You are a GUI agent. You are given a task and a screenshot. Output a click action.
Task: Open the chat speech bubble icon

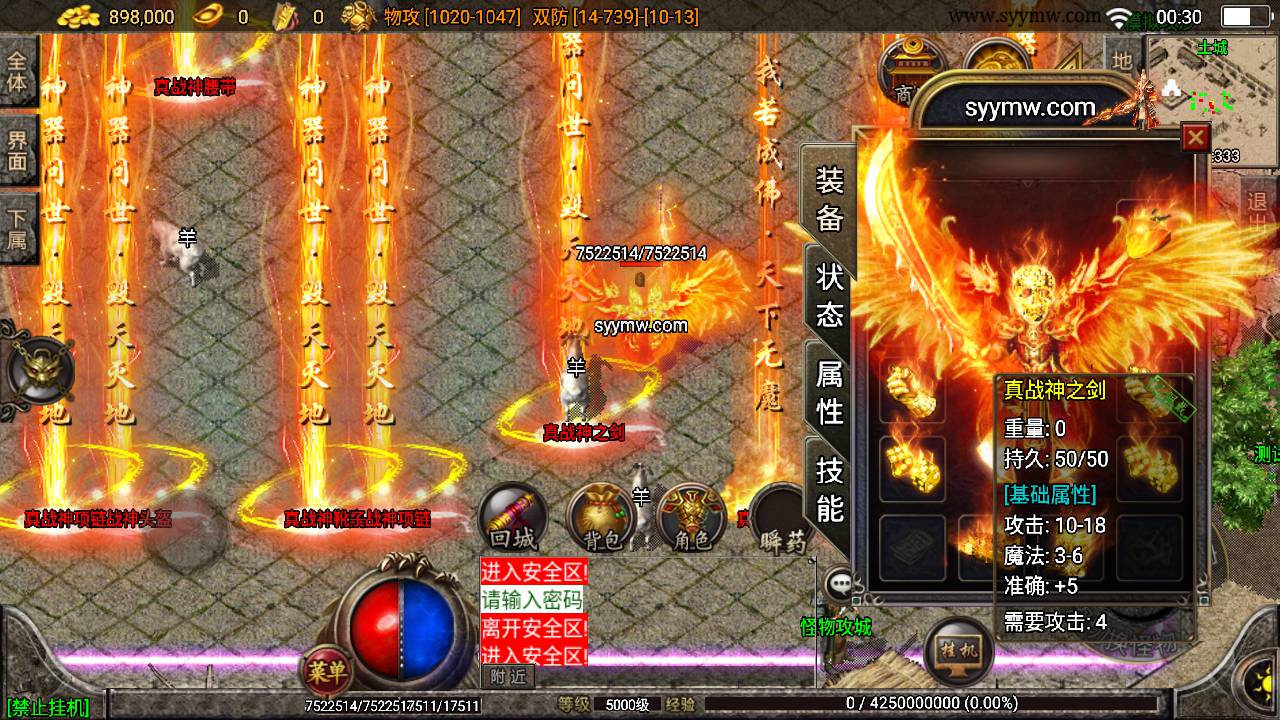[x=839, y=582]
